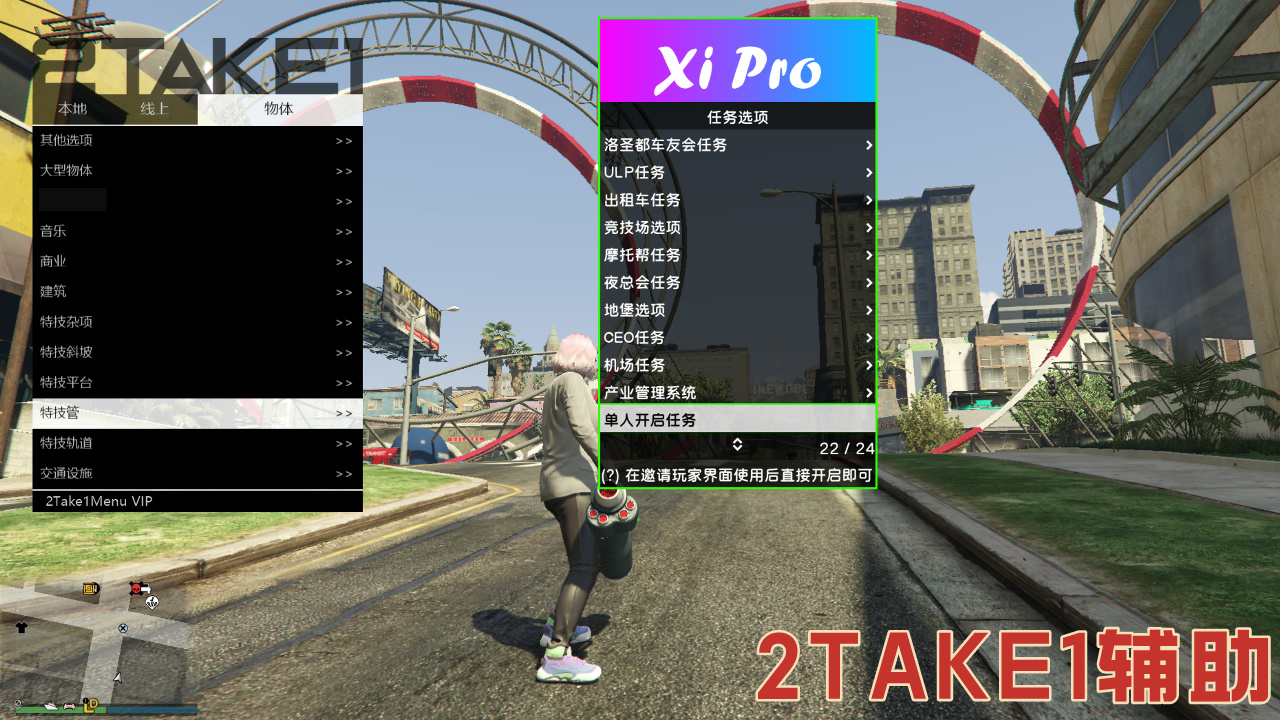Click the pink car icon on the minimap bar
This screenshot has width=1280, height=720.
pyautogui.click(x=69, y=706)
